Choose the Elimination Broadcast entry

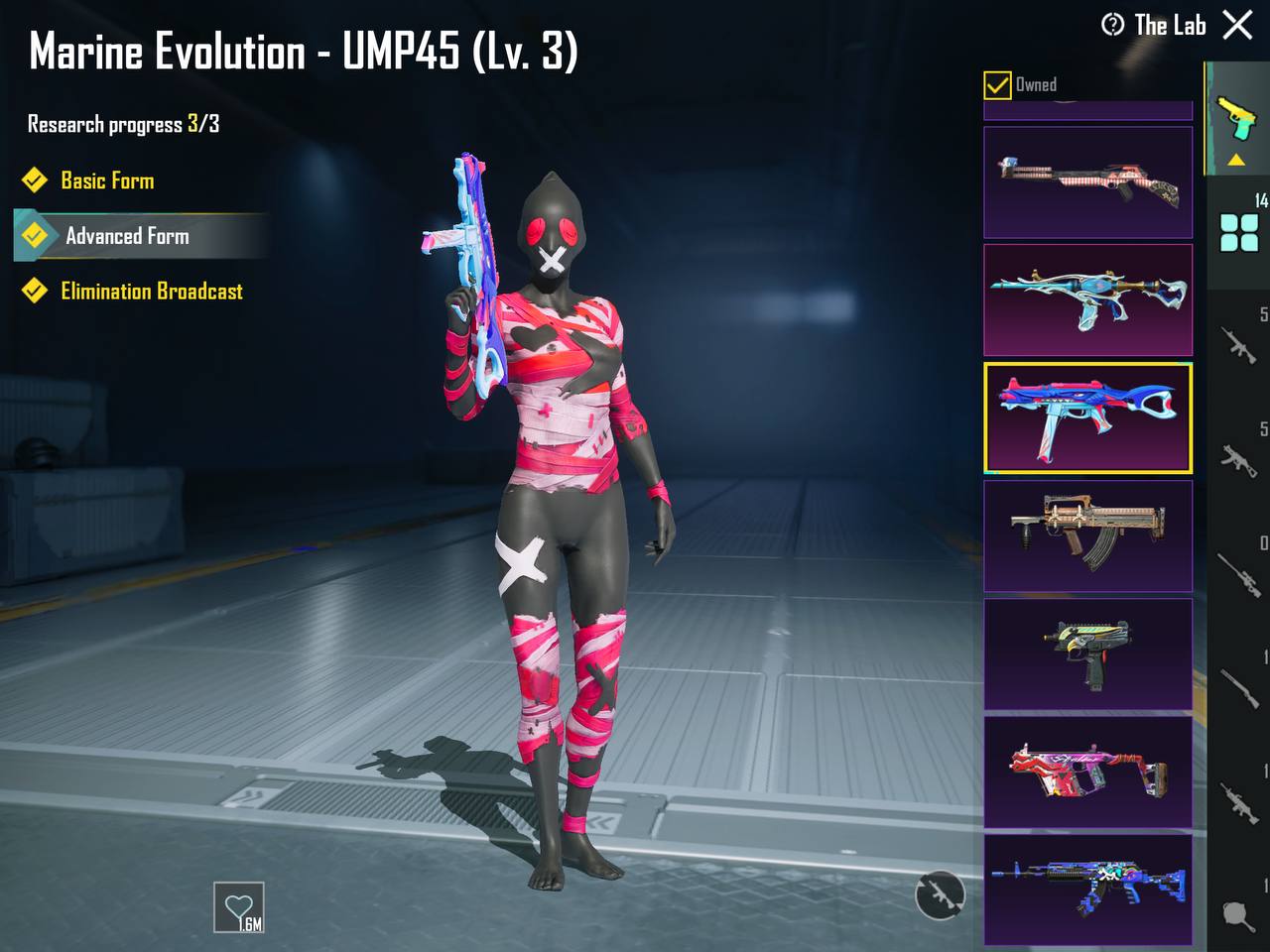point(151,292)
